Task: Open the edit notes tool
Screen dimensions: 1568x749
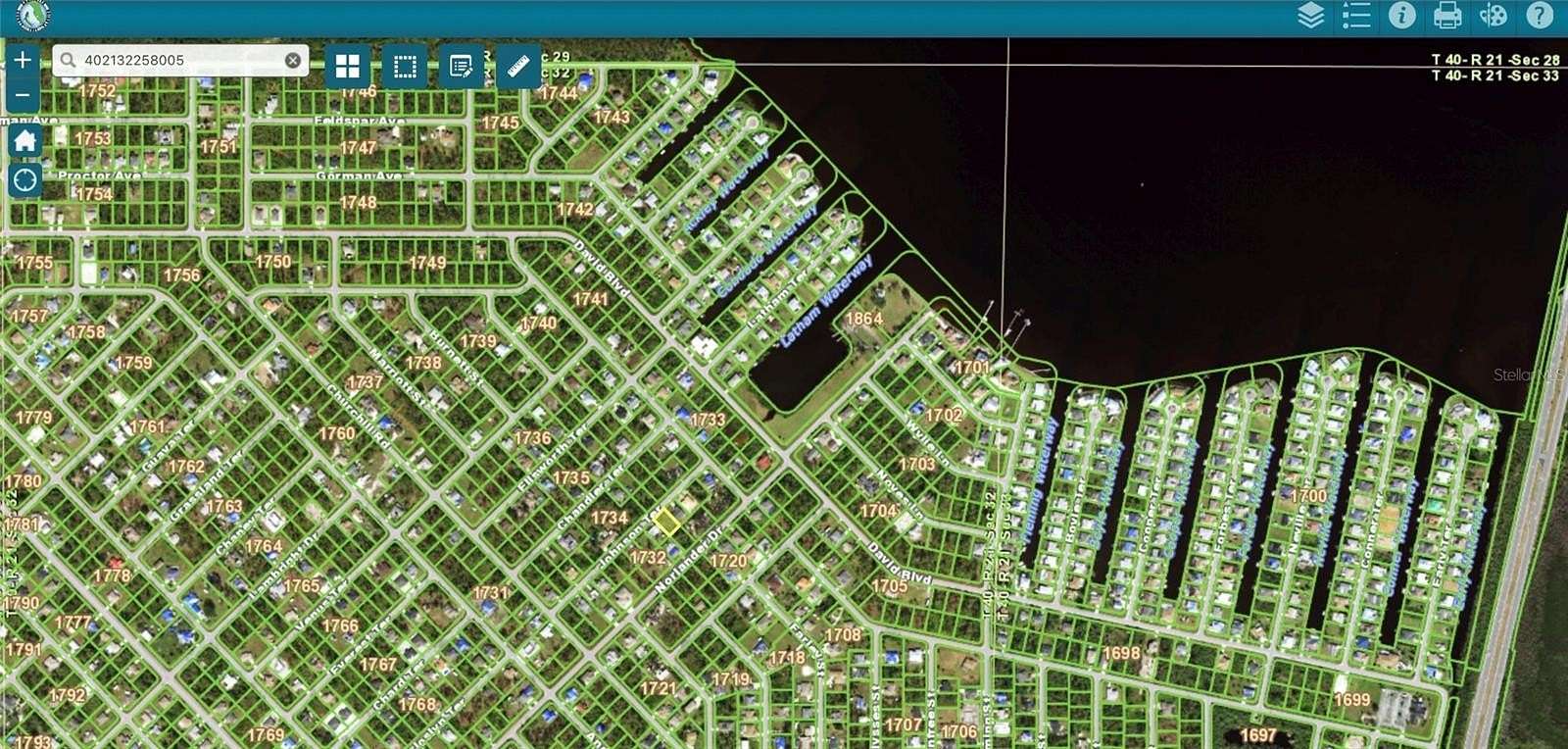Action: [x=459, y=68]
